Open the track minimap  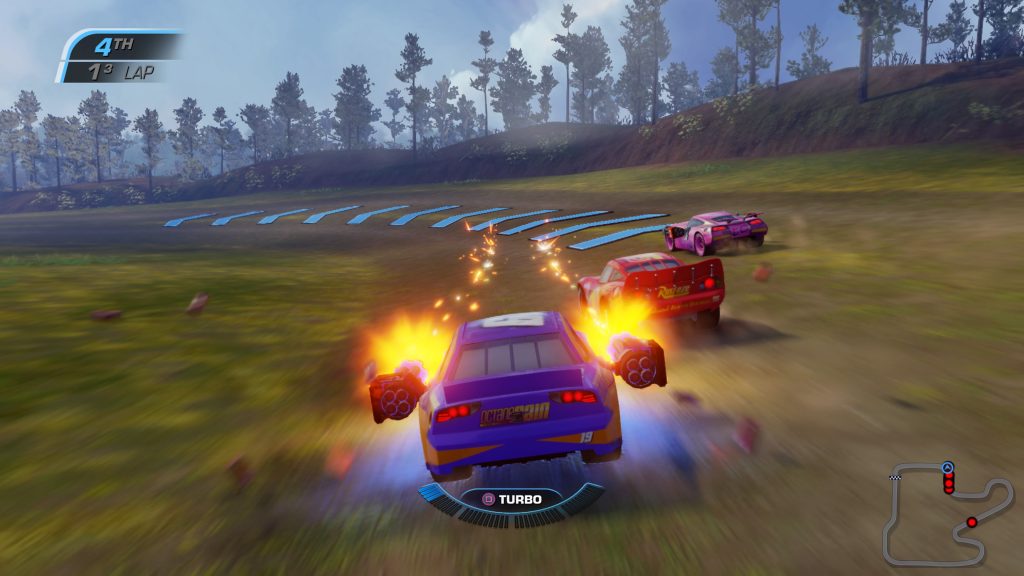click(x=946, y=511)
